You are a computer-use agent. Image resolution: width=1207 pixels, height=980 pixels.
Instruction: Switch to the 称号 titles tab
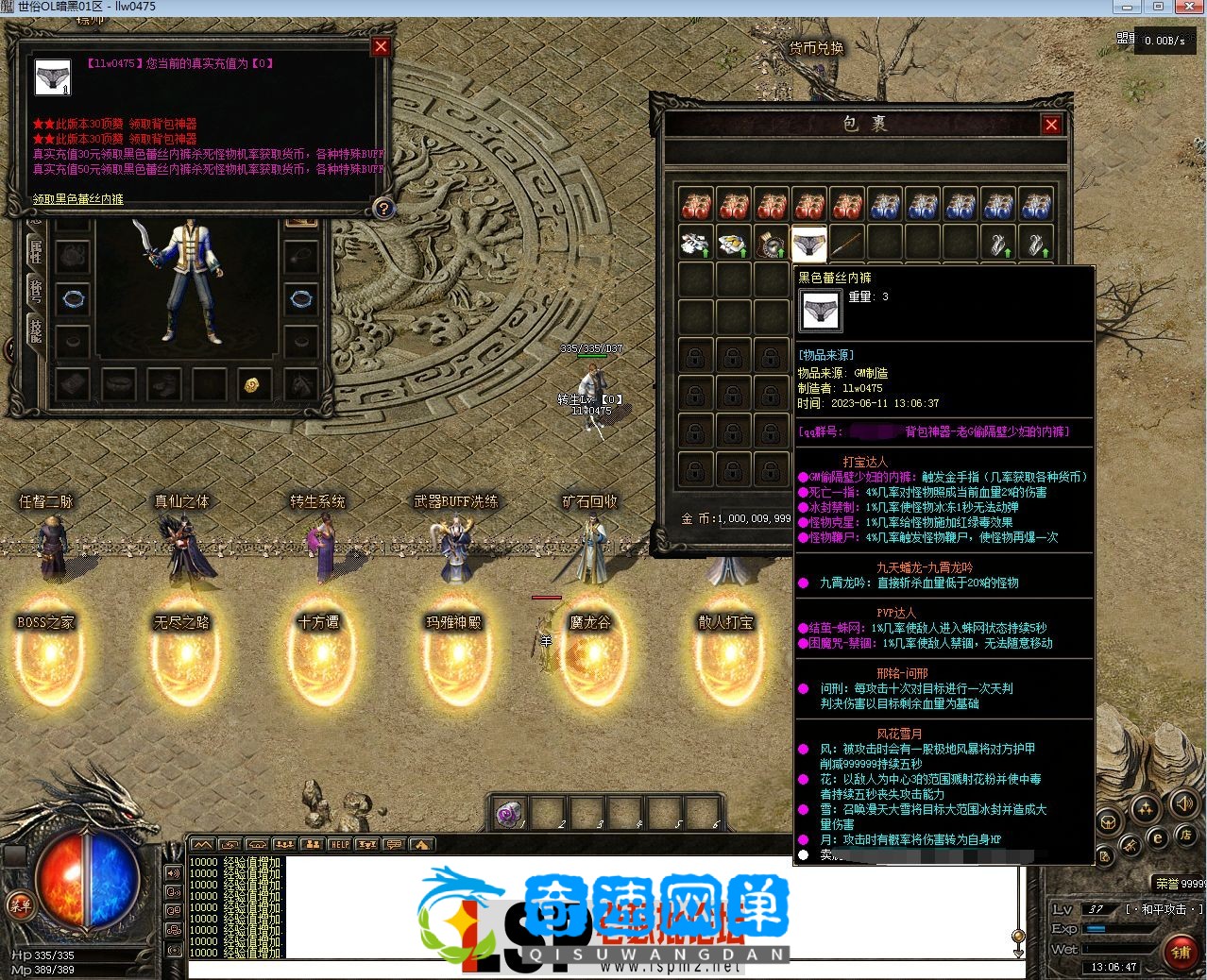[36, 289]
